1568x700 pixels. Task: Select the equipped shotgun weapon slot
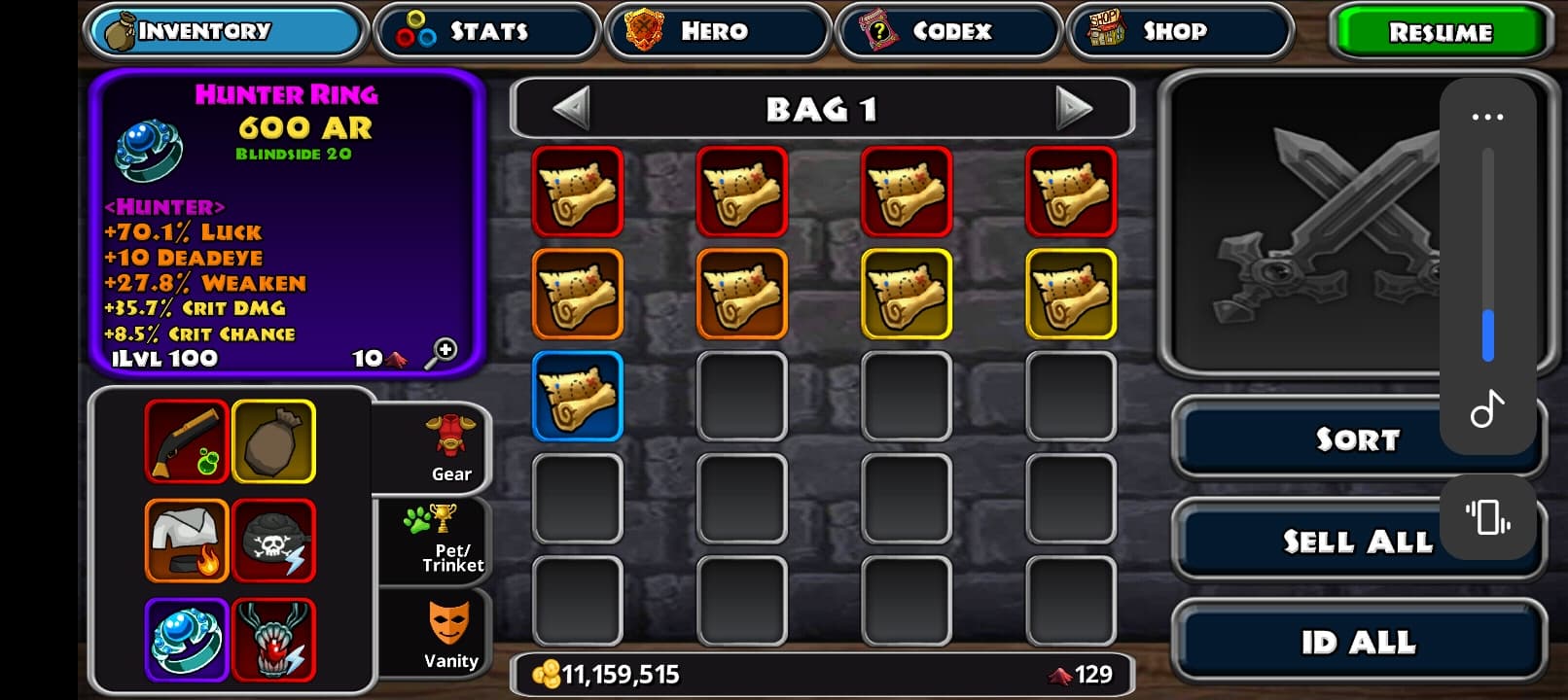pyautogui.click(x=187, y=441)
